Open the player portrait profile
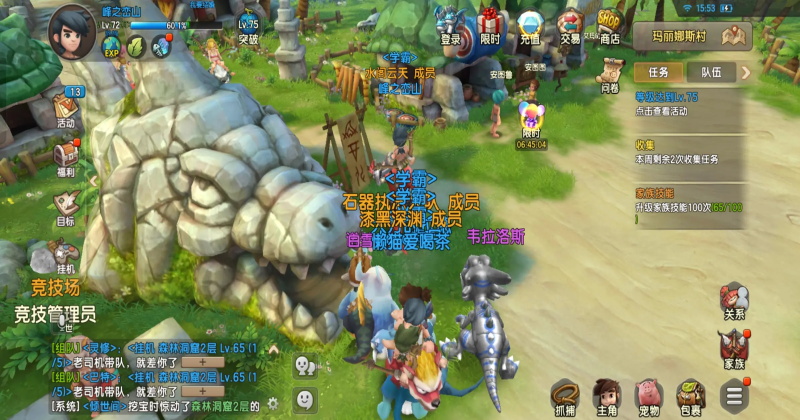The width and height of the screenshot is (800, 420). click(x=72, y=27)
